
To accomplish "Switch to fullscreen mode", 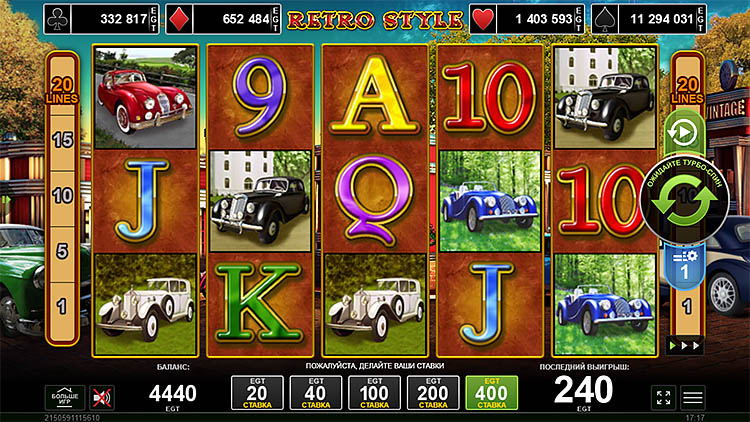I will tap(663, 398).
